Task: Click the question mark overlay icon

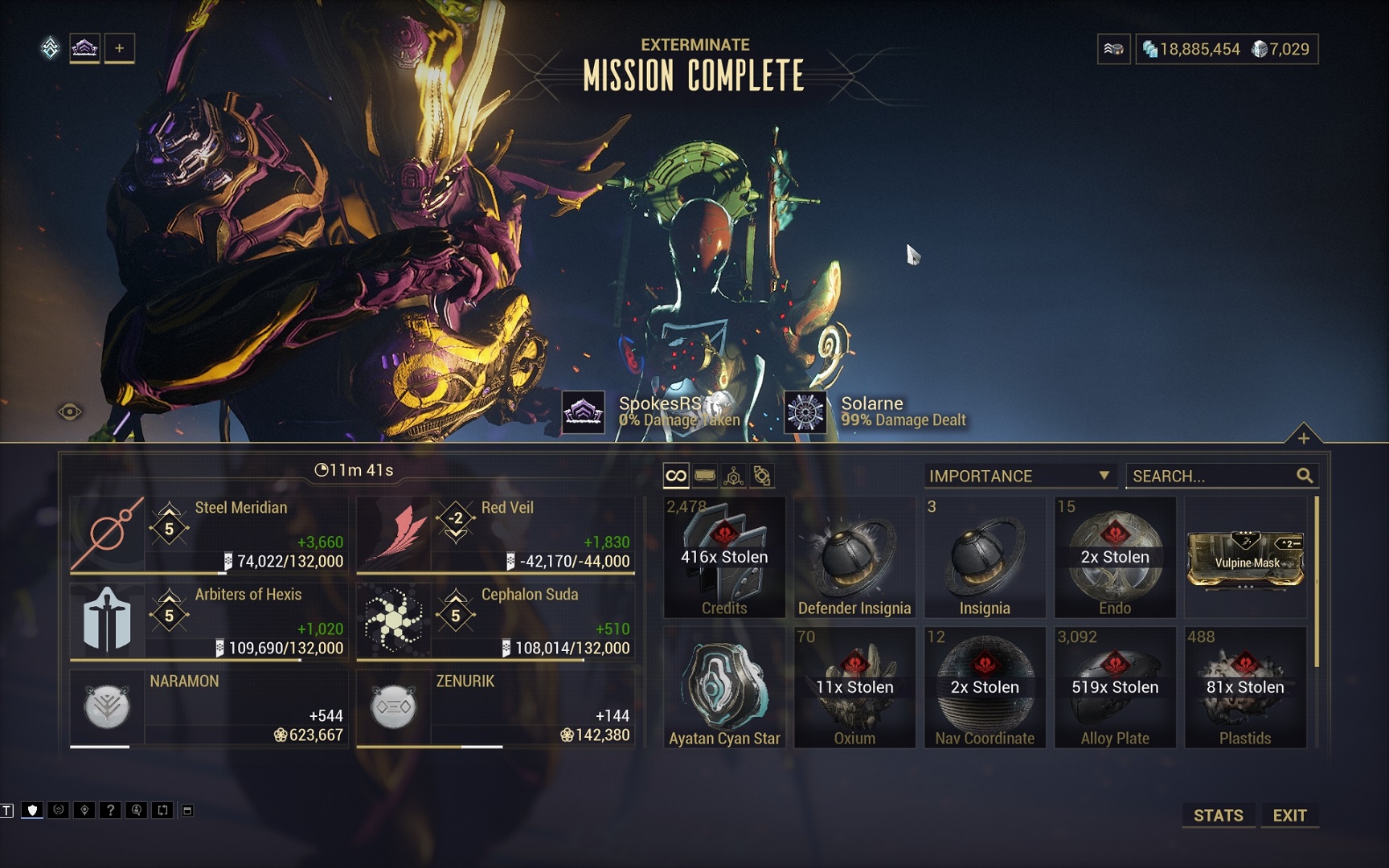Action: [x=110, y=810]
